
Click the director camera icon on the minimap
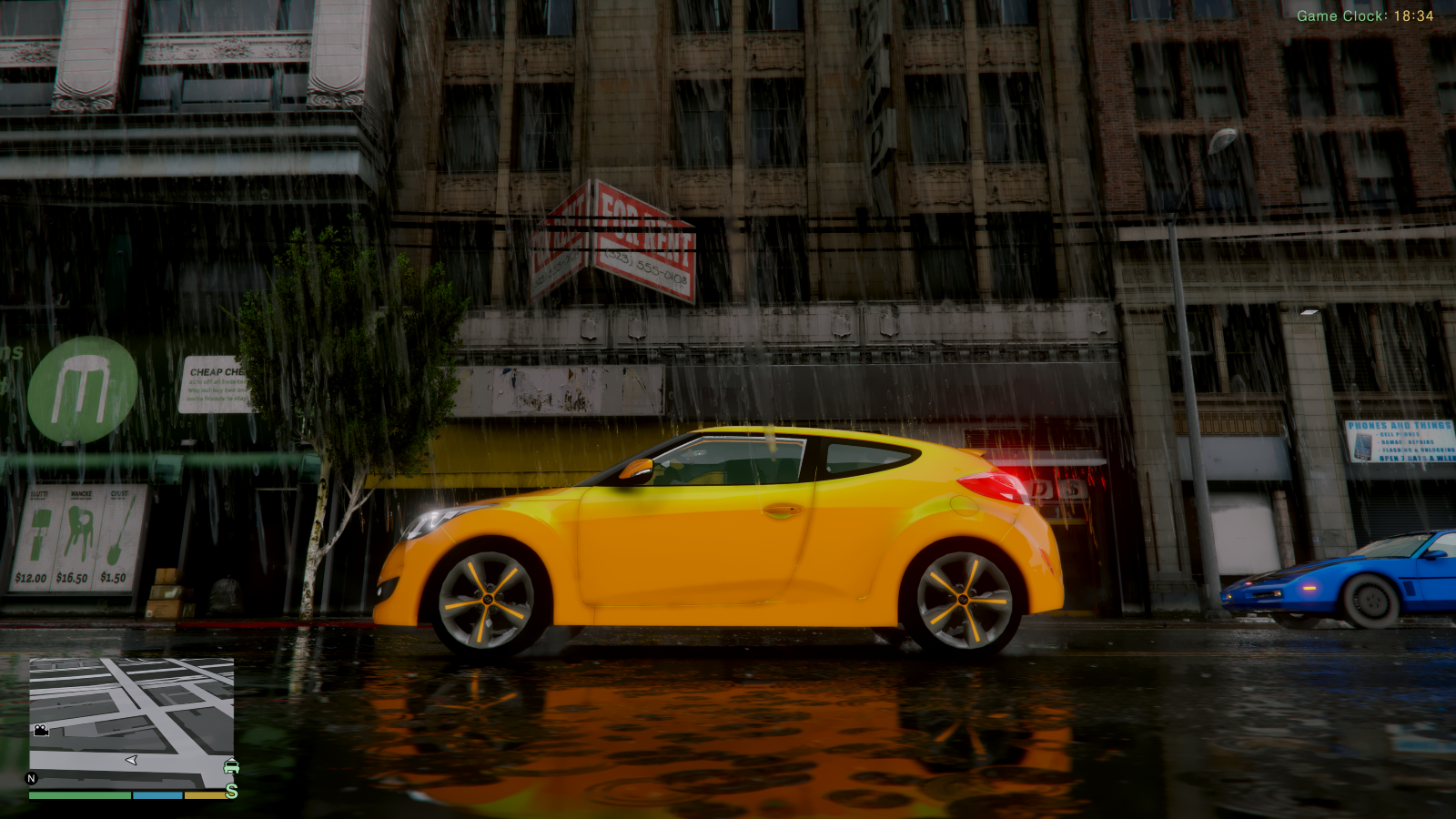(42, 730)
